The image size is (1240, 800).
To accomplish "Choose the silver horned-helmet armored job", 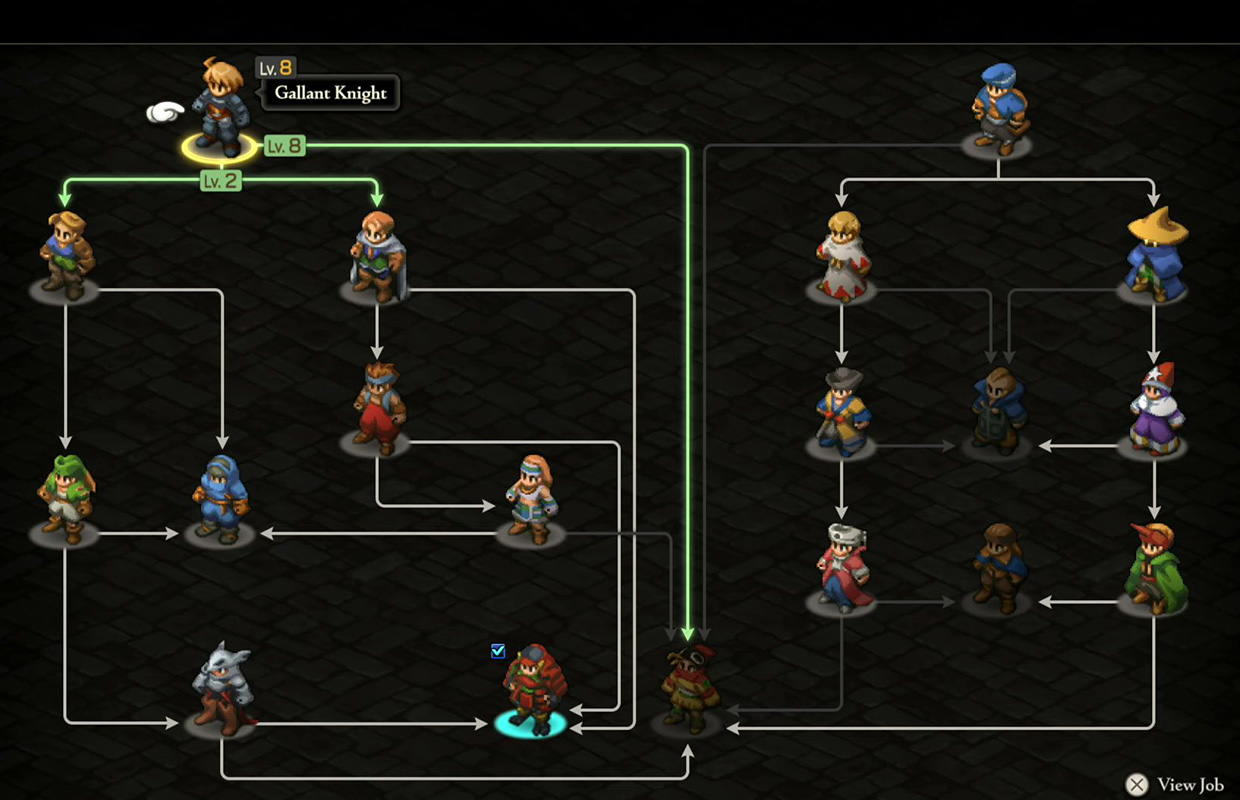I will [221, 692].
